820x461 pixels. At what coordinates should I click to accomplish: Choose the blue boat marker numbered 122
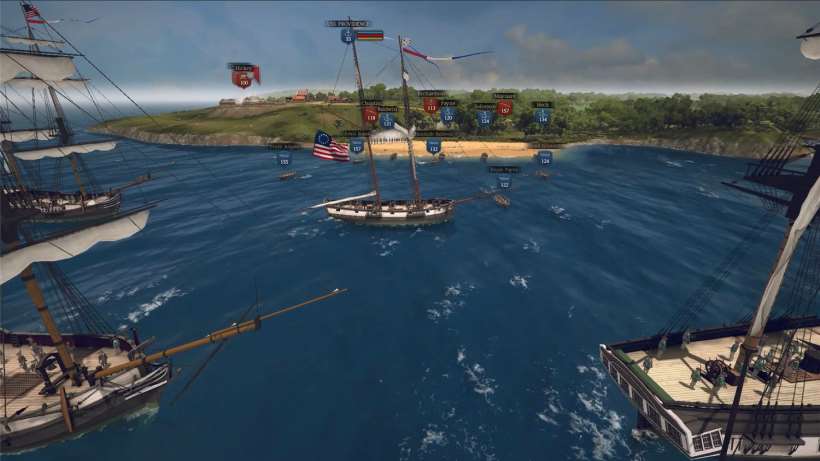[x=504, y=182]
